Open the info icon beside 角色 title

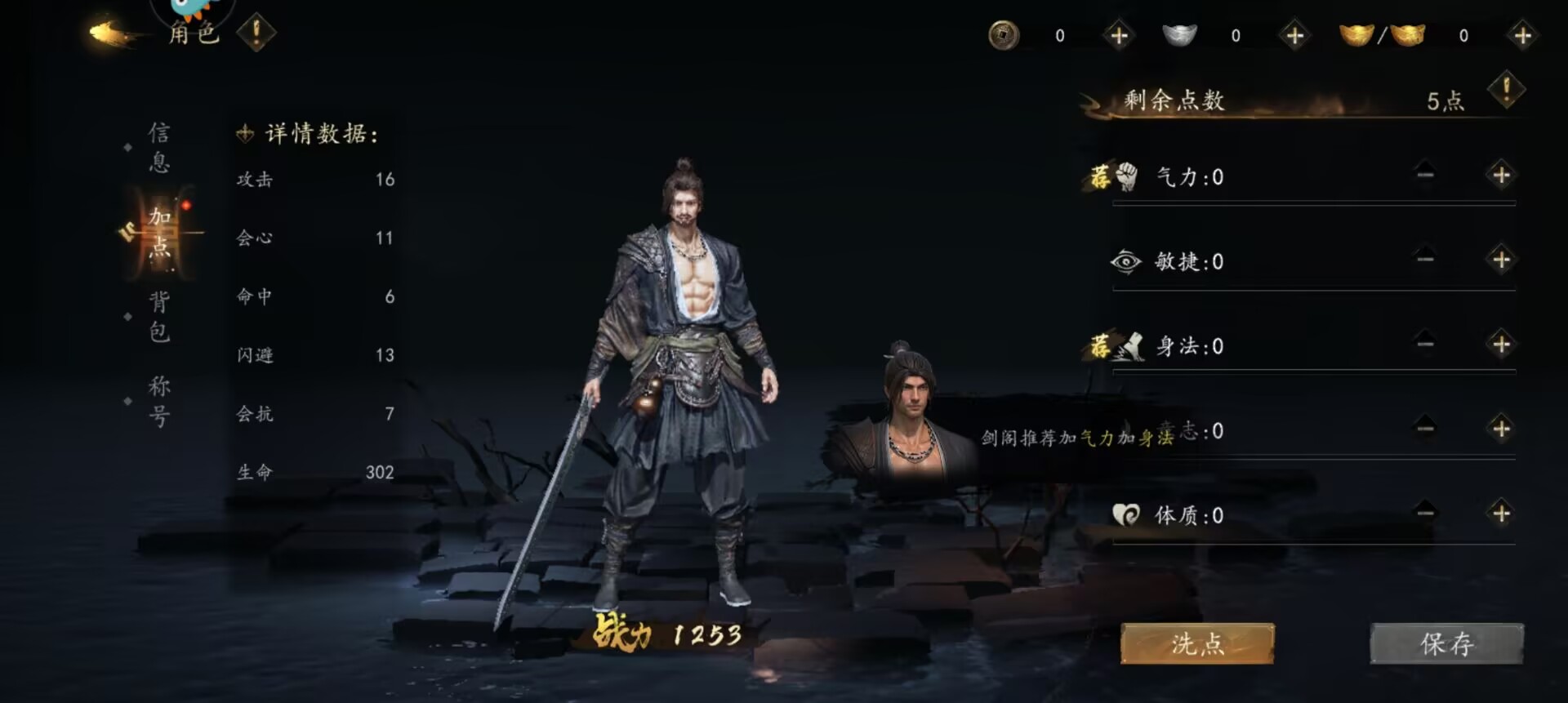tap(256, 33)
